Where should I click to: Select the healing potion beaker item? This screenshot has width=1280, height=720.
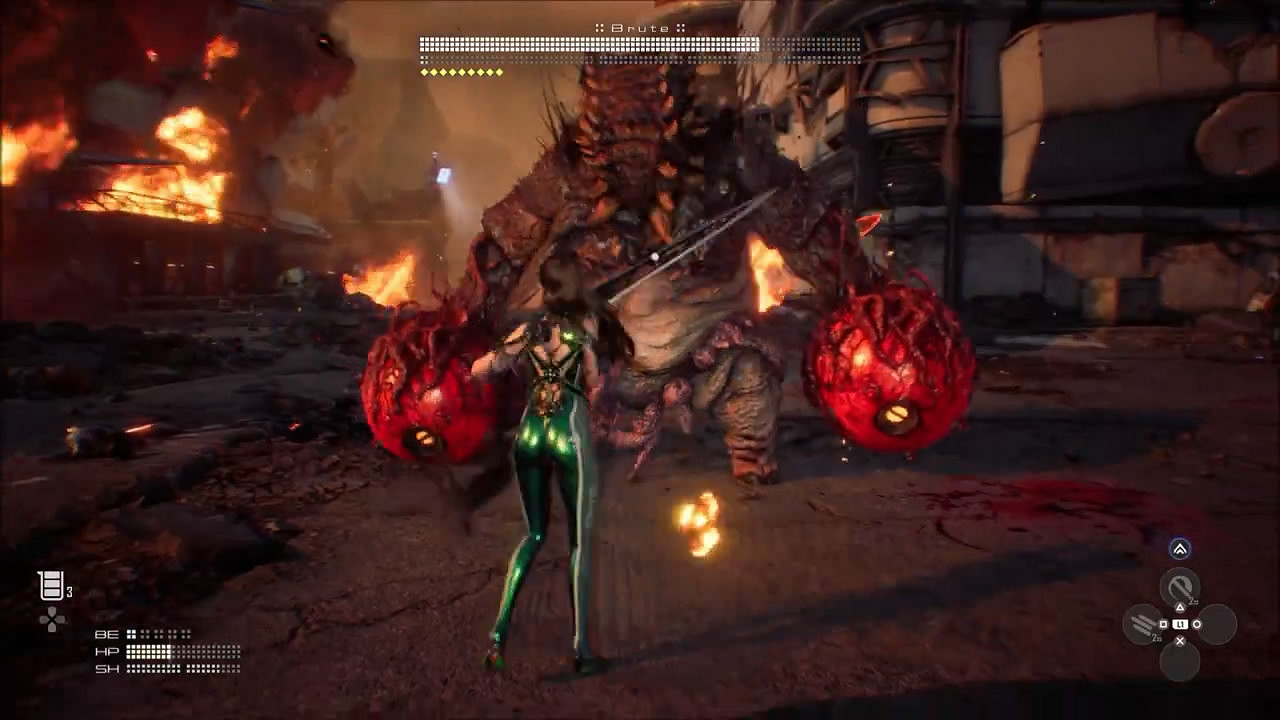51,586
